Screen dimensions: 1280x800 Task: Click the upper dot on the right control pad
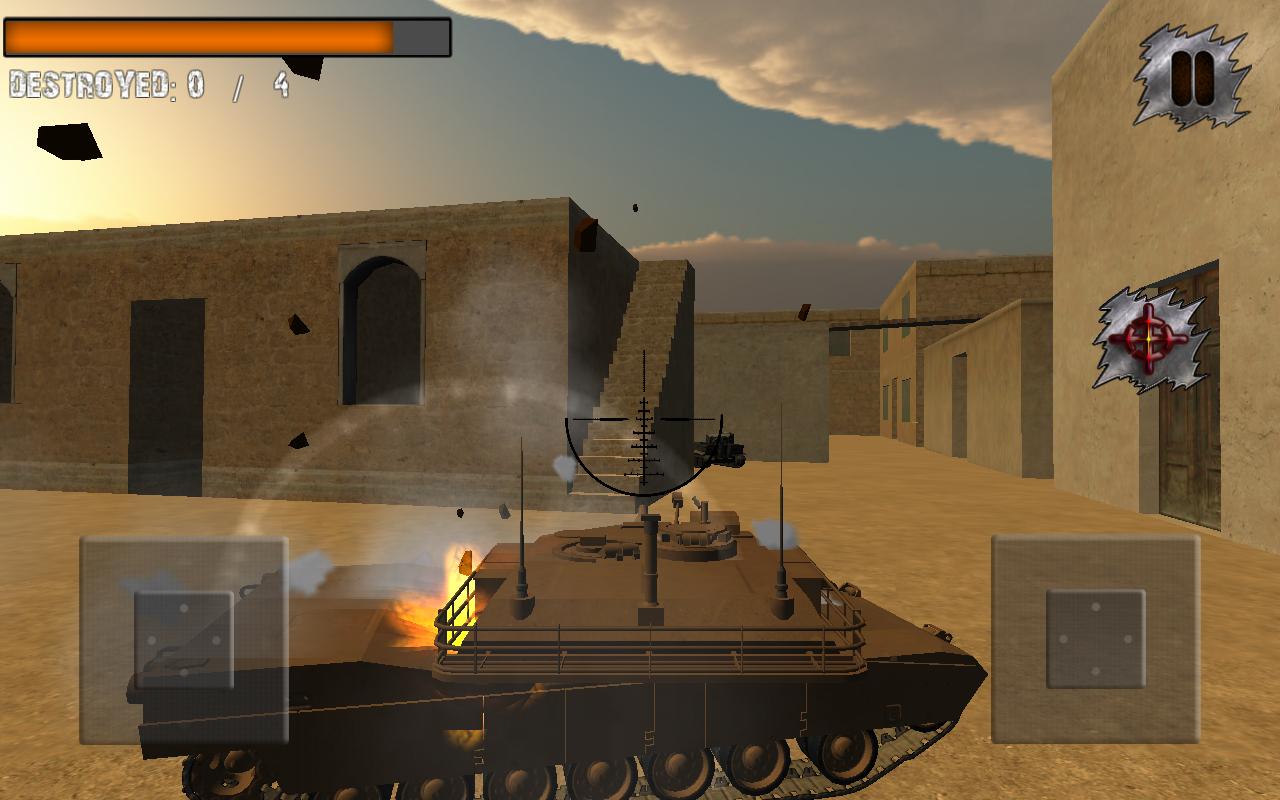pos(1096,606)
